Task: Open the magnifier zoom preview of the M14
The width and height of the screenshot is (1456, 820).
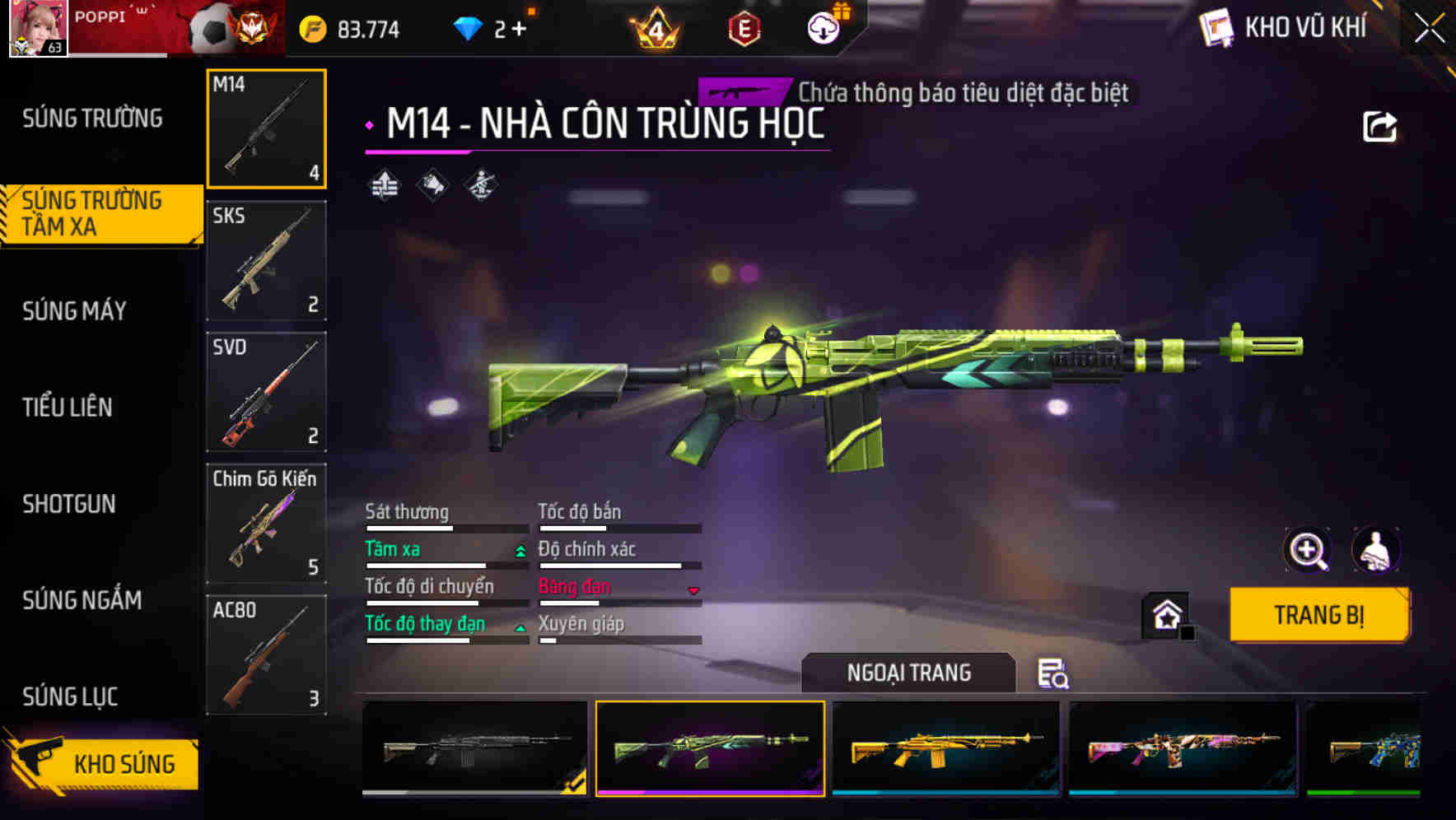Action: [1308, 550]
